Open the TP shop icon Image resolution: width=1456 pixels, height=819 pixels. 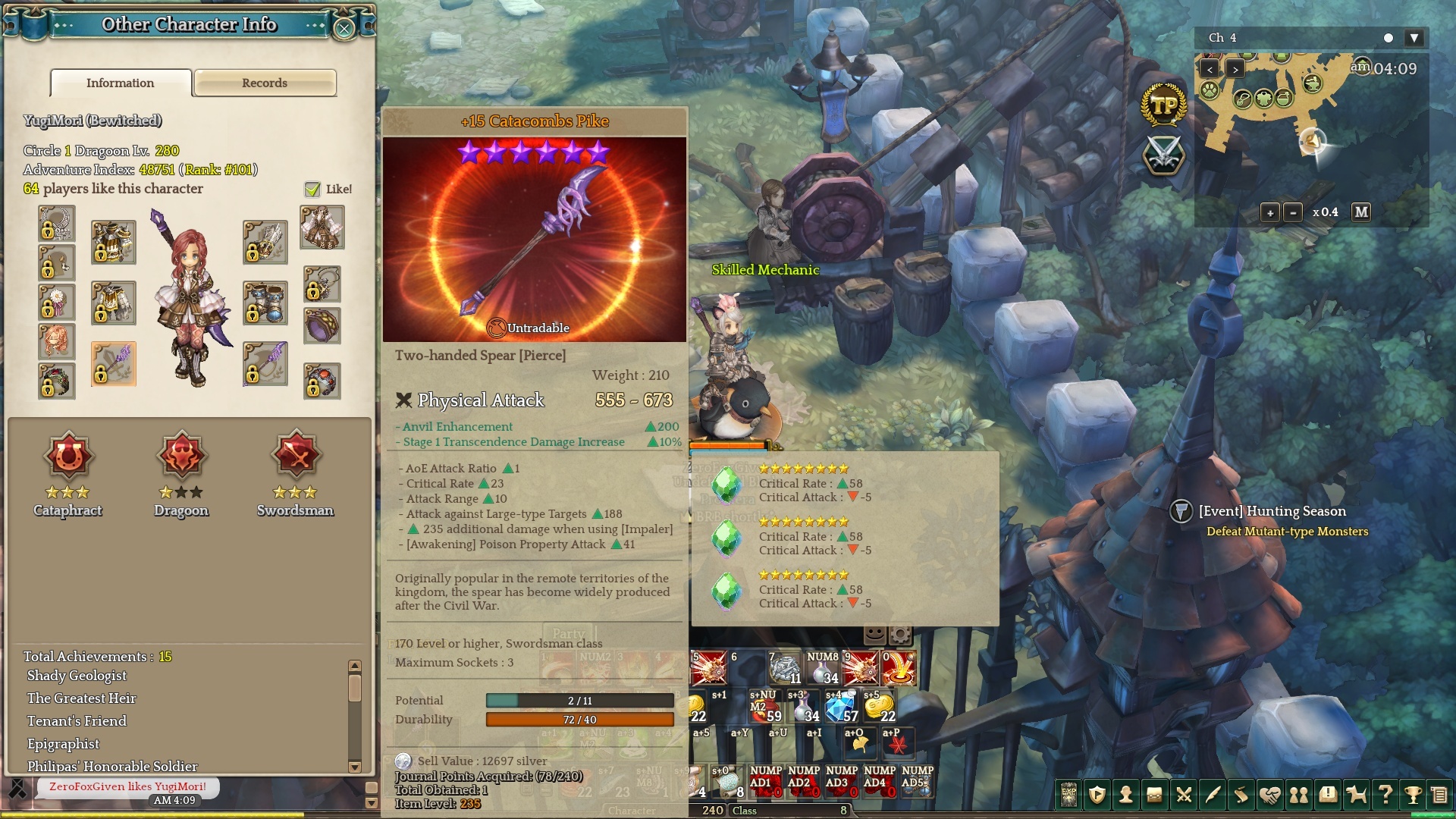click(x=1163, y=105)
